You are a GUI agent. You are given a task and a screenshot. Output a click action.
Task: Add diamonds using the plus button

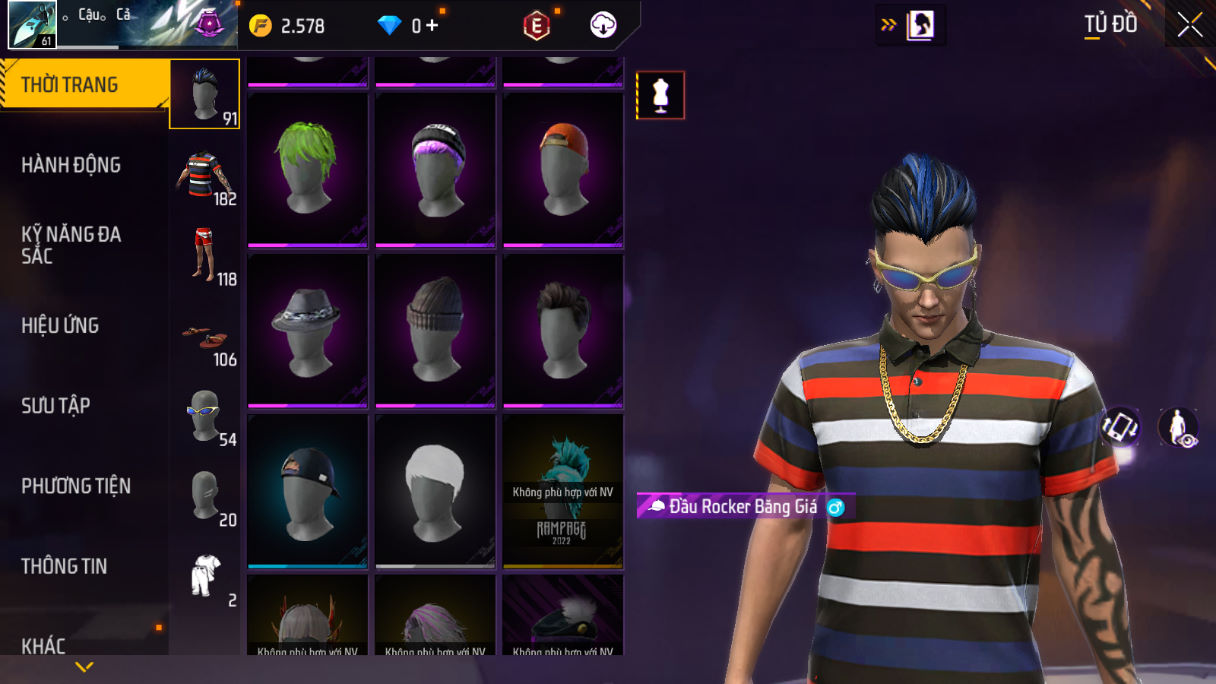pyautogui.click(x=432, y=26)
